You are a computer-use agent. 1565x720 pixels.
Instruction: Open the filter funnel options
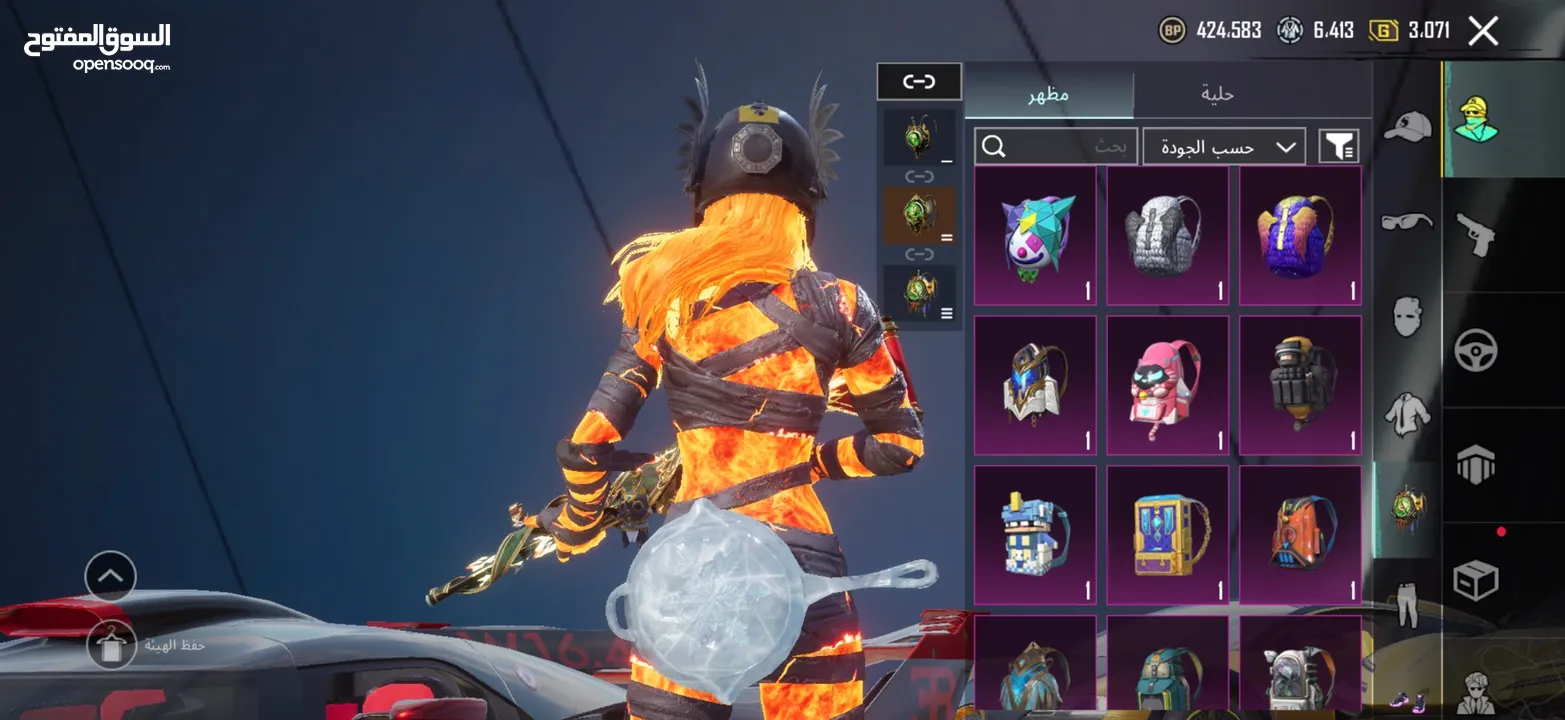click(x=1339, y=147)
